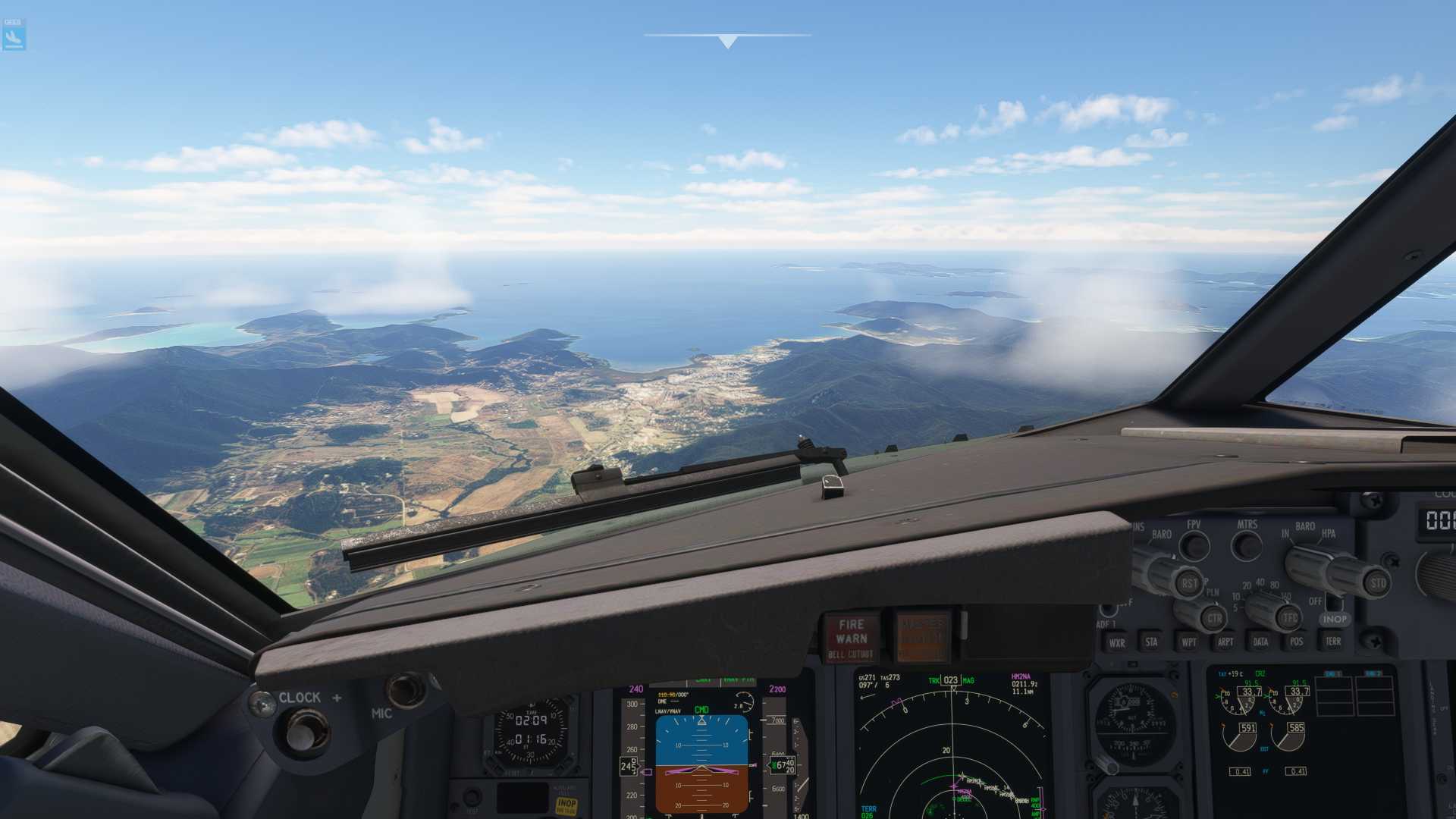This screenshot has height=819, width=1456.
Task: Click the RST minimums reset button
Action: click(x=1188, y=583)
